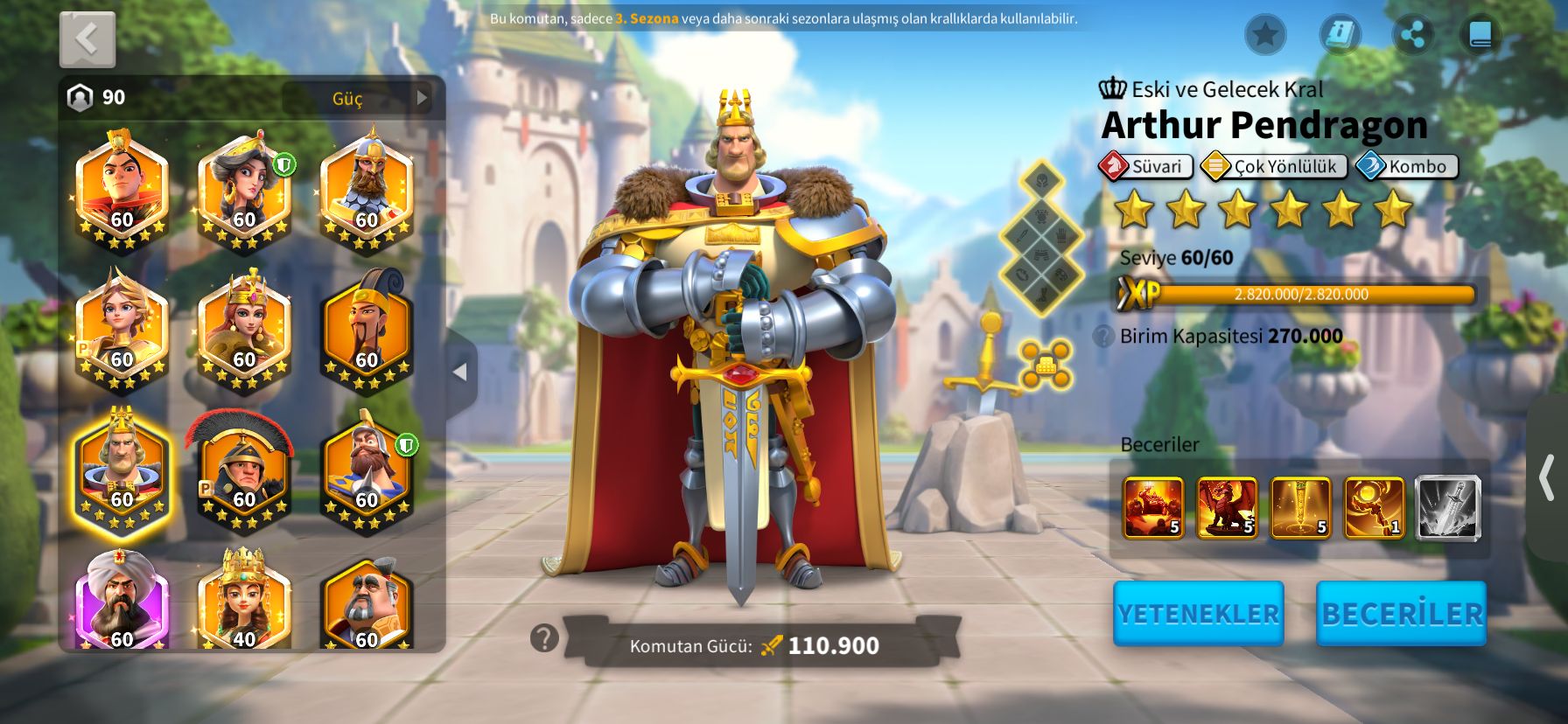Open the blue book icon at top
The image size is (1568, 724).
tap(1480, 35)
